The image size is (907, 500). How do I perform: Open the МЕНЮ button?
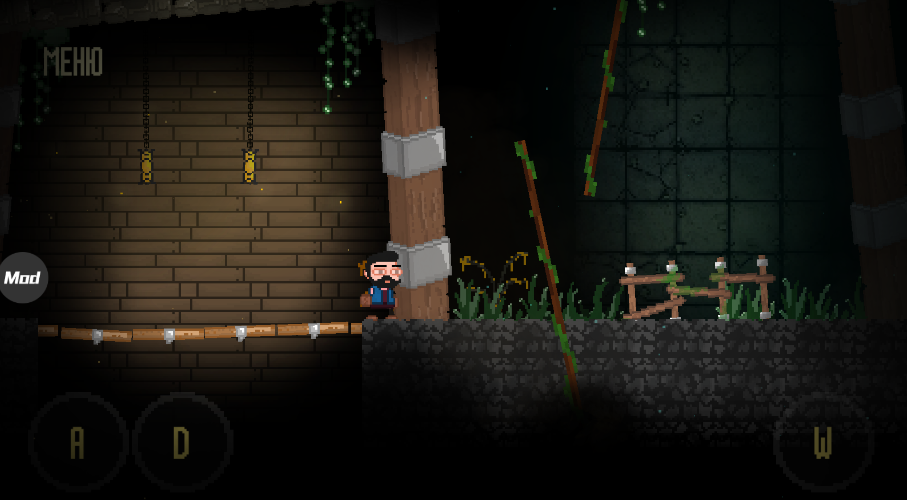click(73, 62)
